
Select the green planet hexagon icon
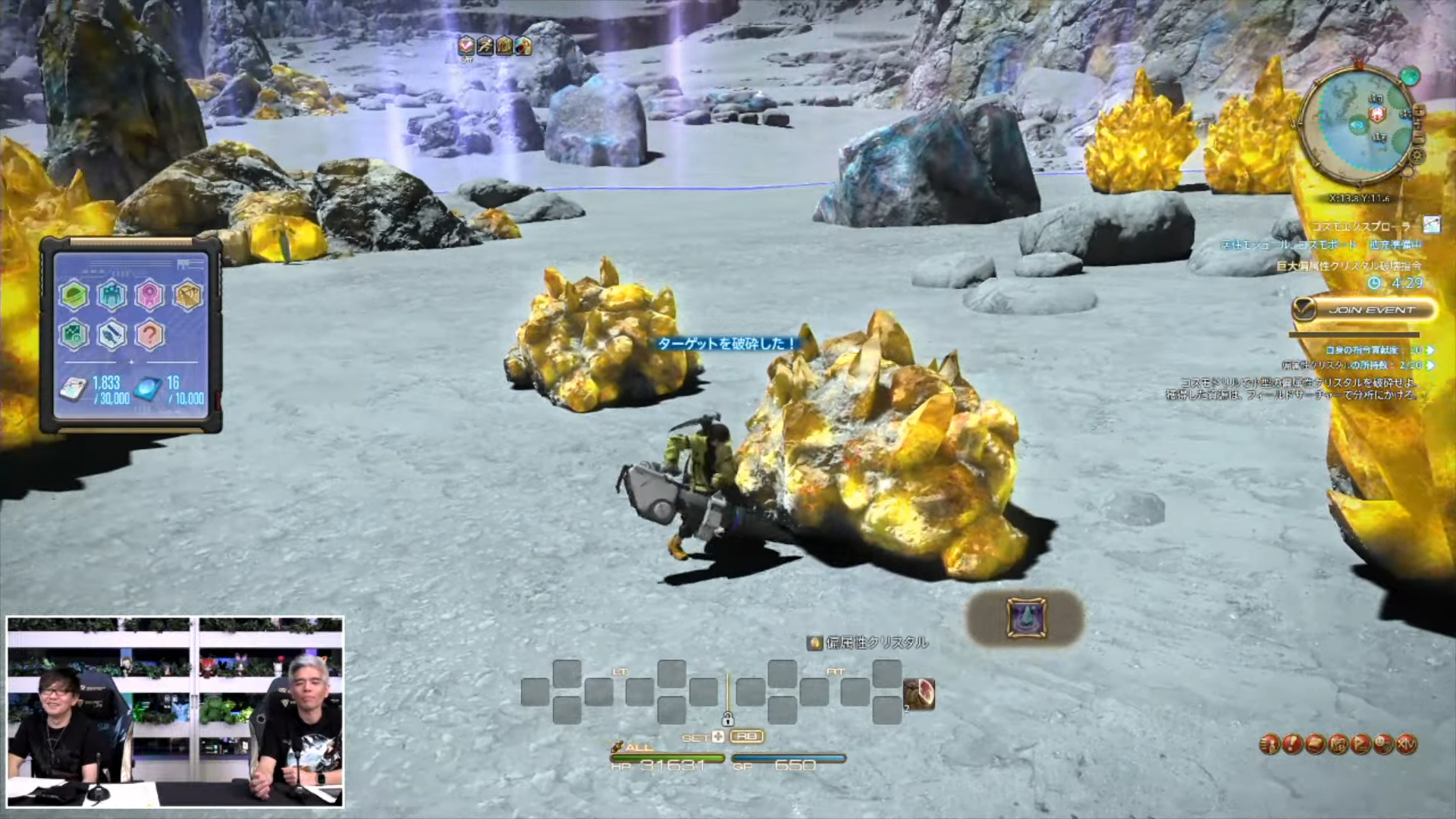pos(74,295)
